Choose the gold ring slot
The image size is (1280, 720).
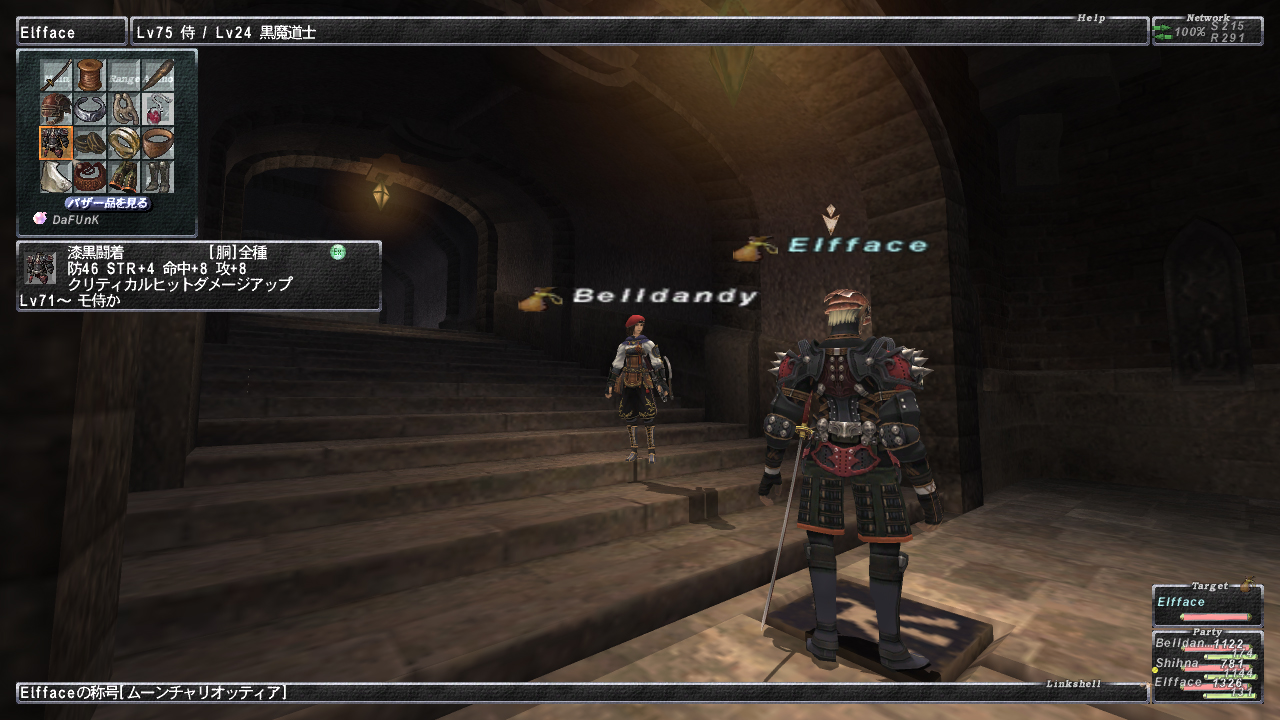coord(124,143)
